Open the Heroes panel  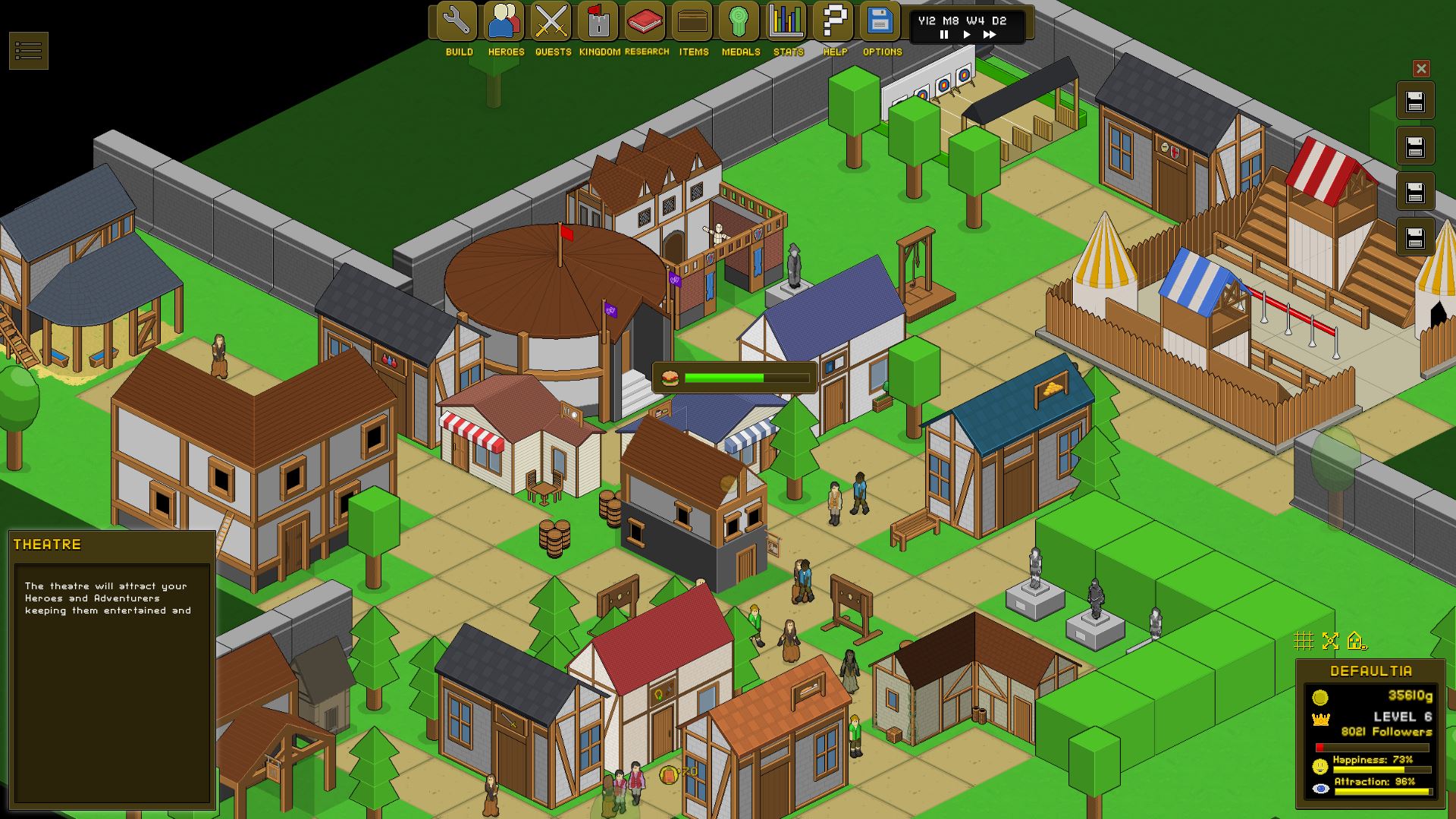[505, 22]
